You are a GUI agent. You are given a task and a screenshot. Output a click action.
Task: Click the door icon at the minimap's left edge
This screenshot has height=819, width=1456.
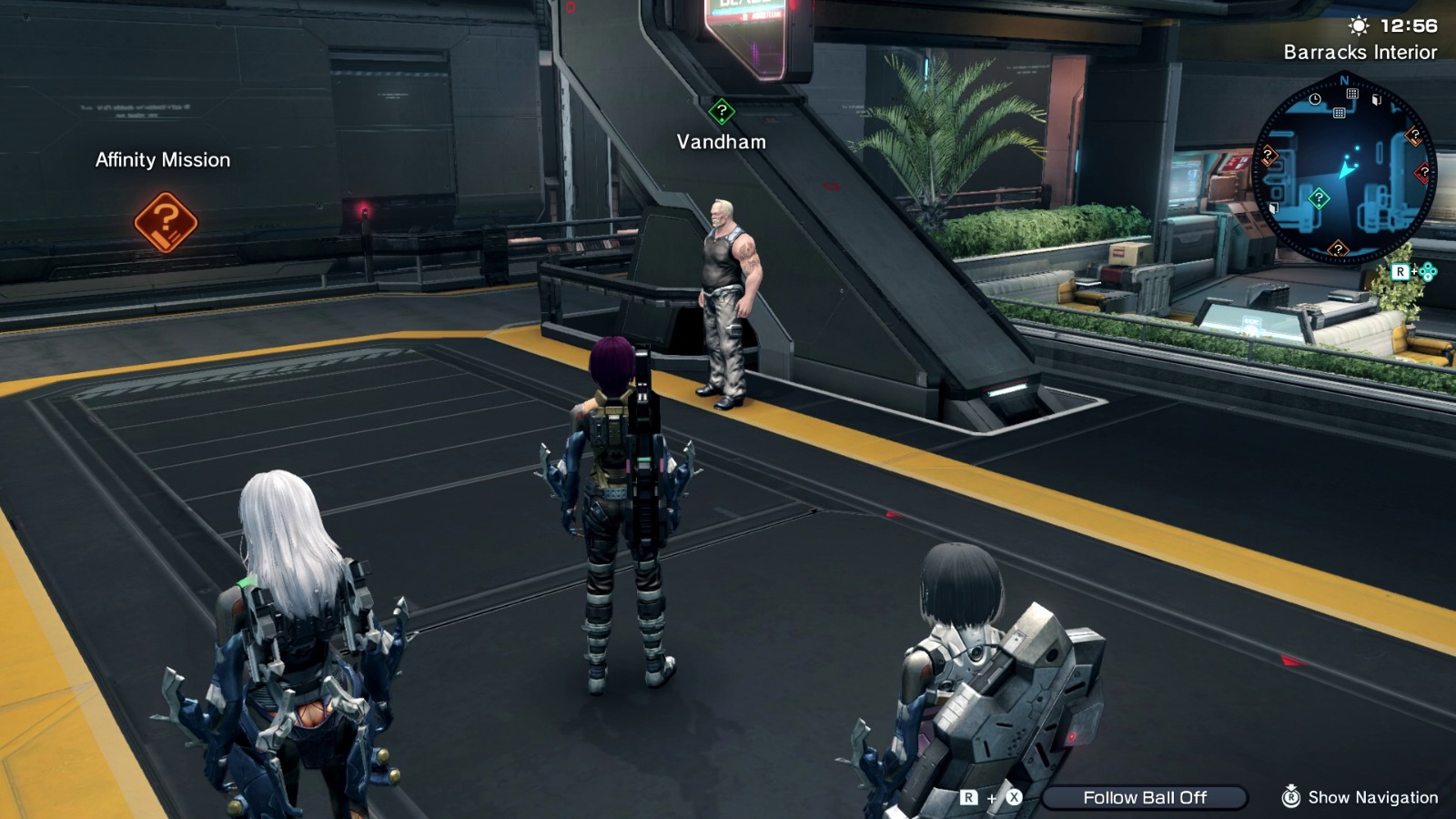1273,207
